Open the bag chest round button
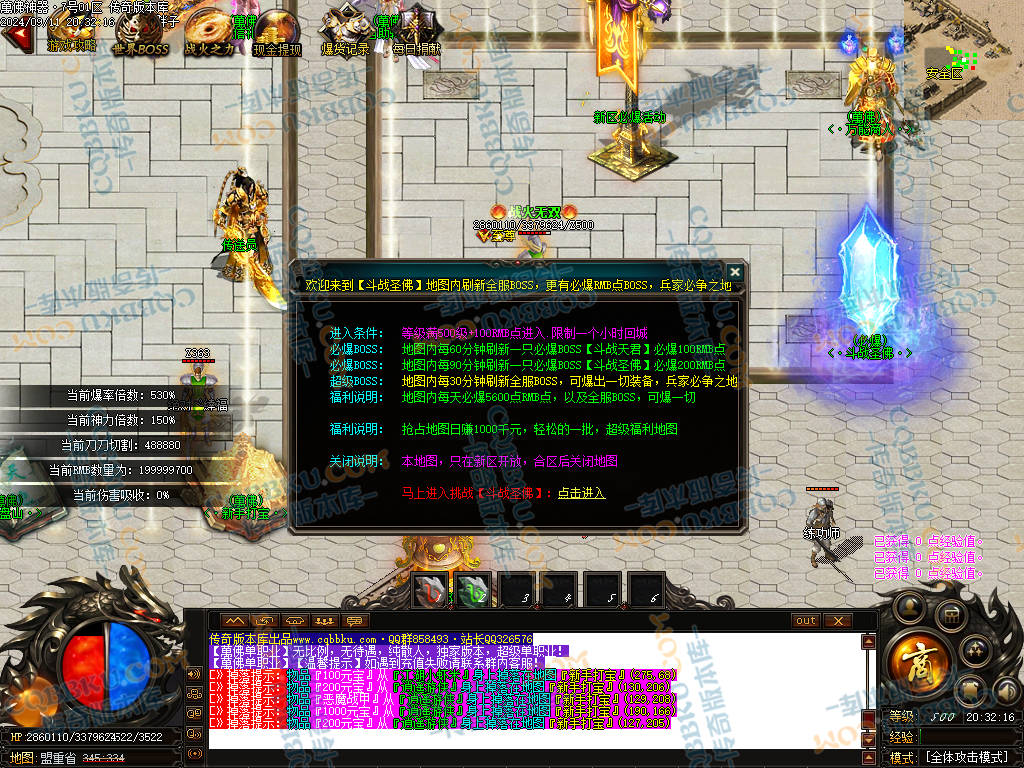The width and height of the screenshot is (1024, 768). click(x=952, y=615)
